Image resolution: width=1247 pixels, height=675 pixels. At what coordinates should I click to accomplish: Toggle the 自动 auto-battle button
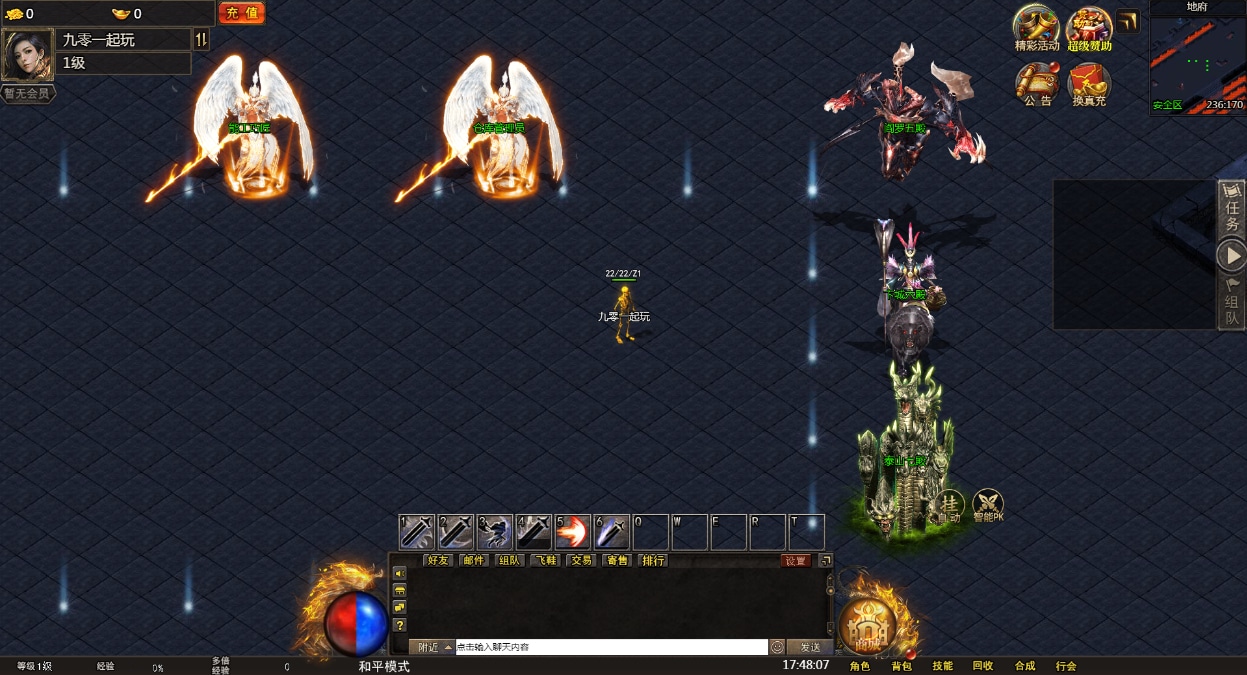pyautogui.click(x=949, y=505)
